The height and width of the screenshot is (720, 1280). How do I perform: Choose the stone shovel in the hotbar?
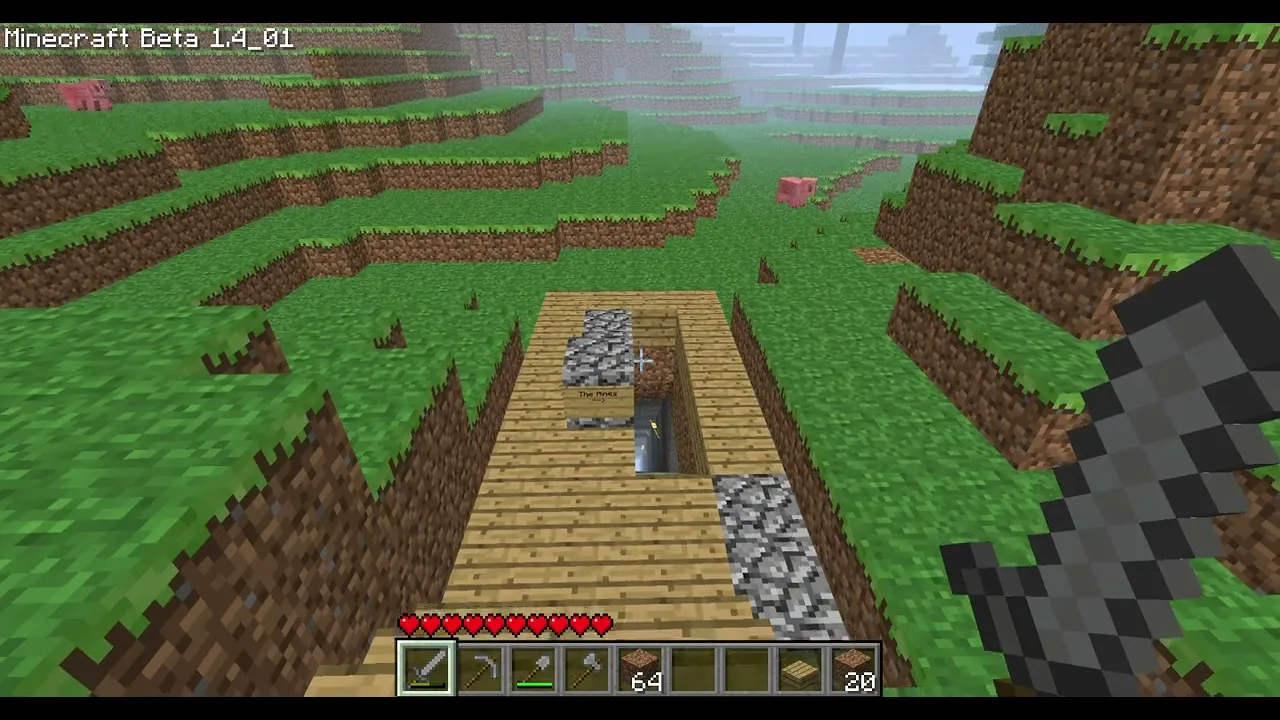[533, 669]
